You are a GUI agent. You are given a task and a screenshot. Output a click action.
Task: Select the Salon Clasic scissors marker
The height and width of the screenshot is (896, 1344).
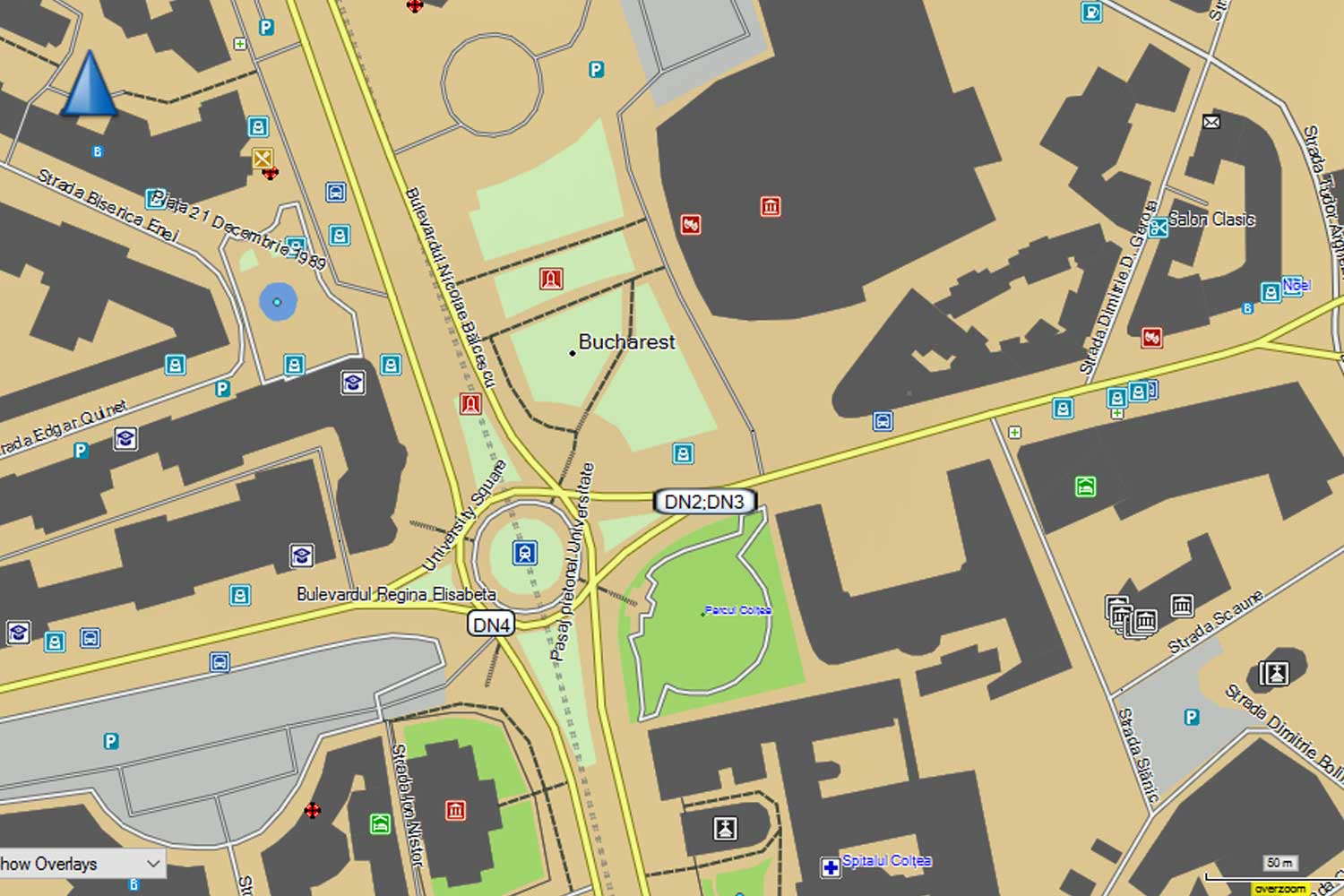(x=1159, y=227)
